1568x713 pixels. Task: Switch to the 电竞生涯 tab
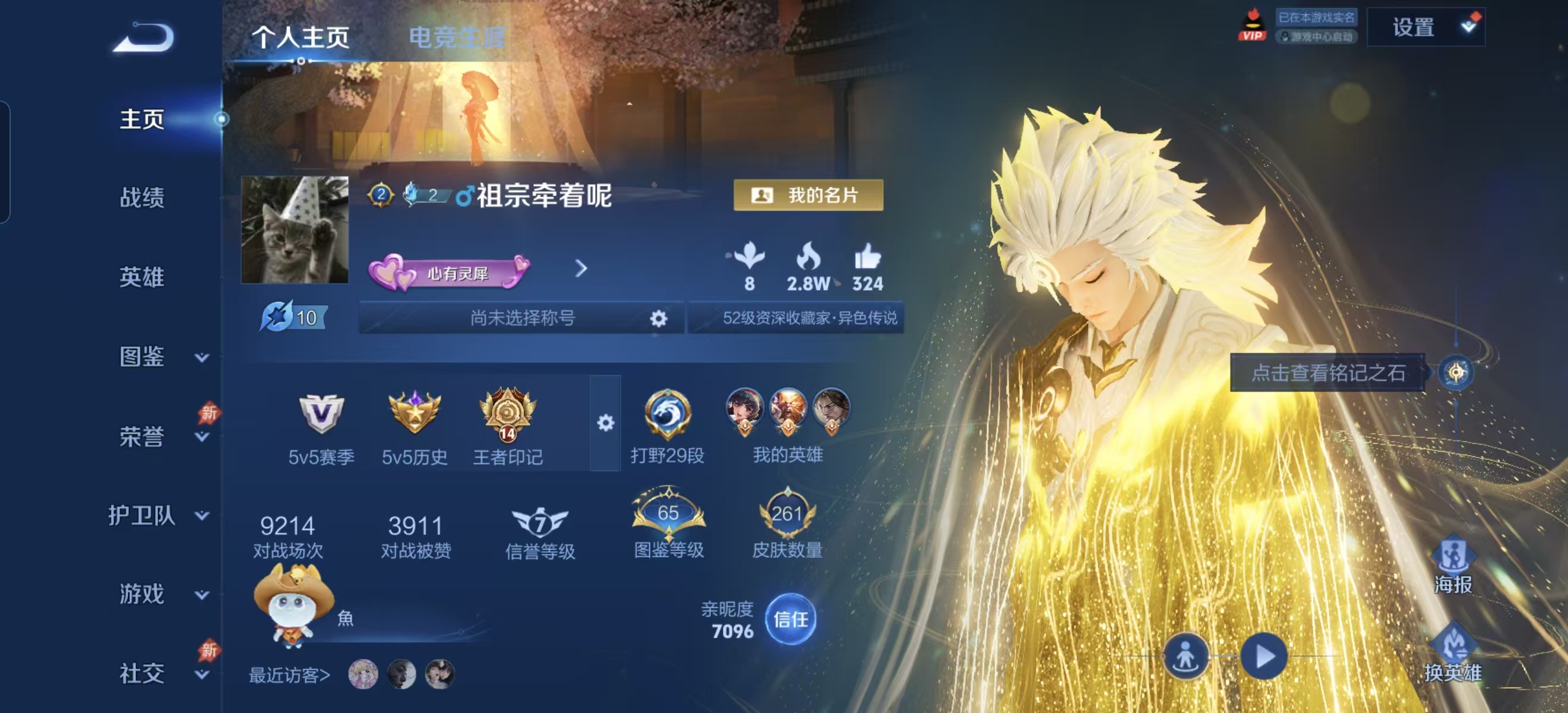(x=457, y=37)
